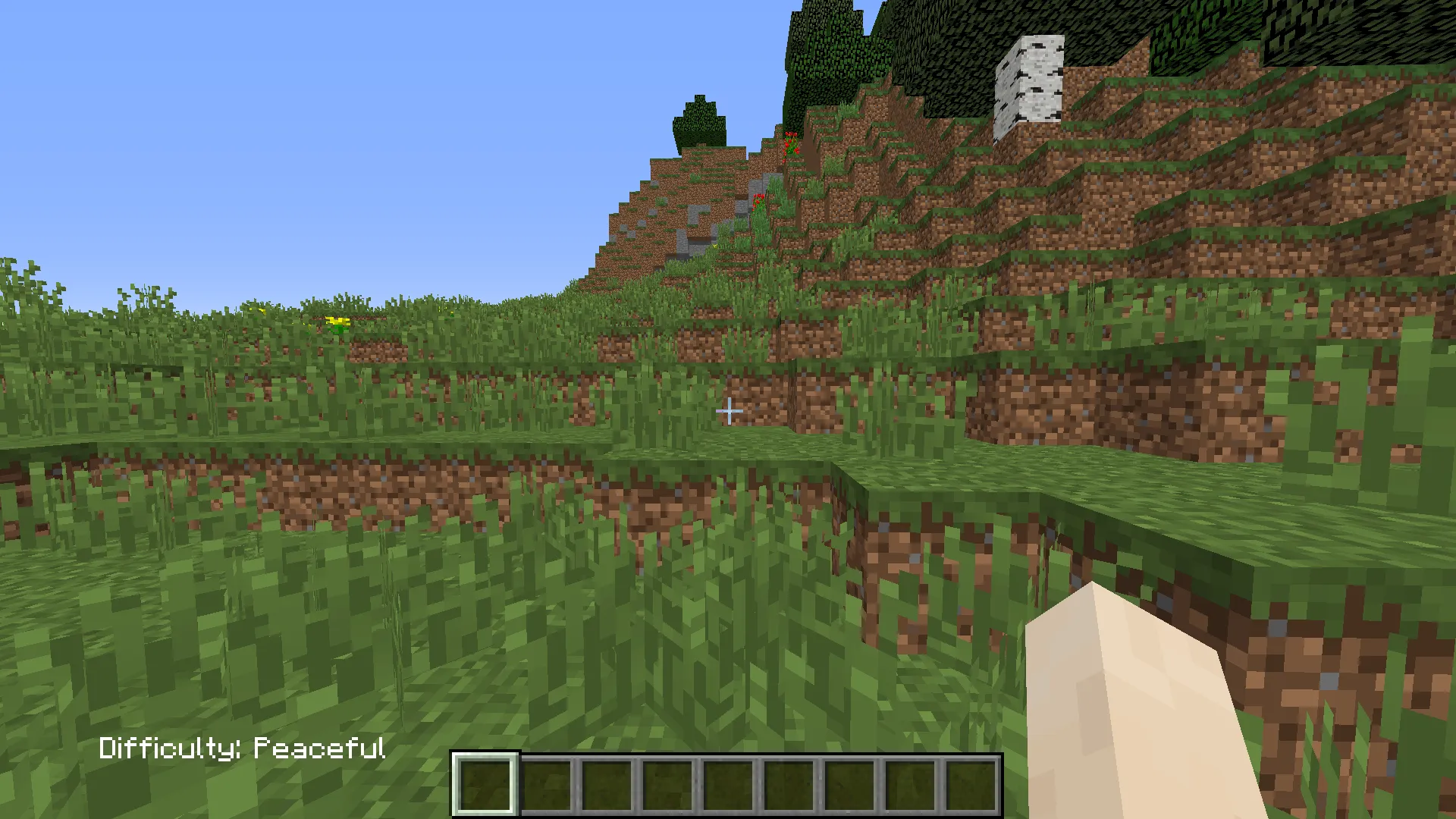
Task: Click the Difficulty: Peaceful text
Action: point(243,749)
